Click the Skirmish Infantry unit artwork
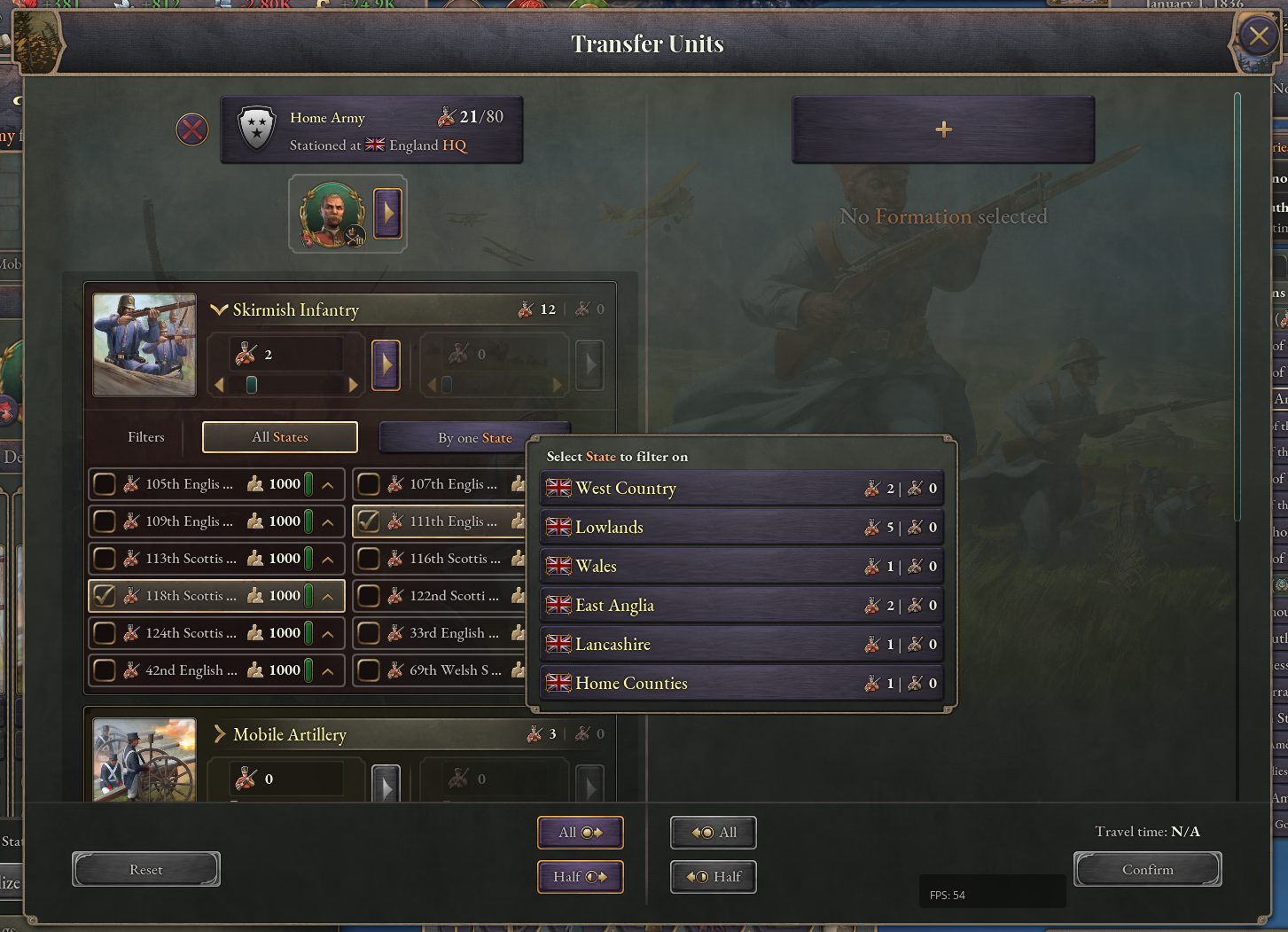Screen dimensions: 1288x932 (x=144, y=344)
